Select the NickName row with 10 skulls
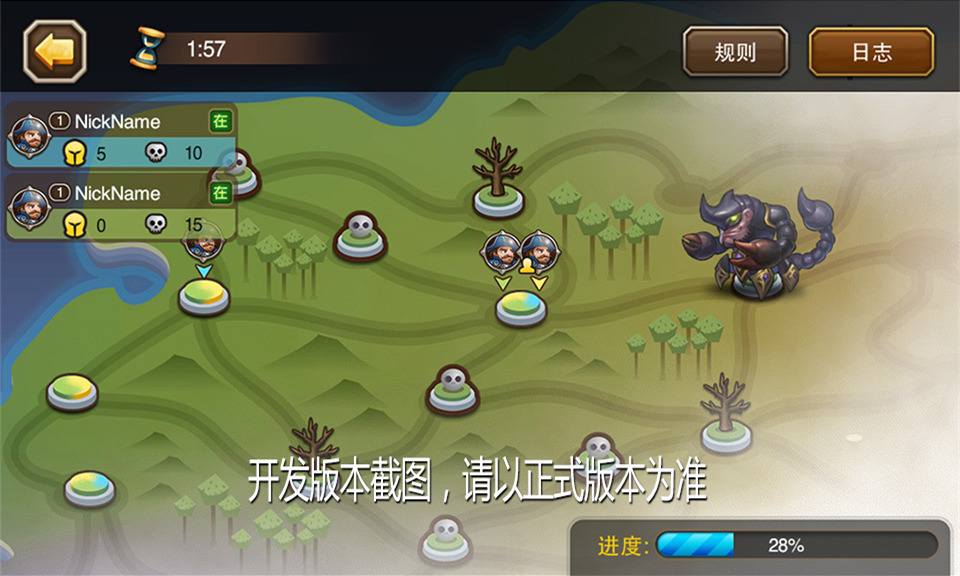The width and height of the screenshot is (960, 576). pos(122,136)
